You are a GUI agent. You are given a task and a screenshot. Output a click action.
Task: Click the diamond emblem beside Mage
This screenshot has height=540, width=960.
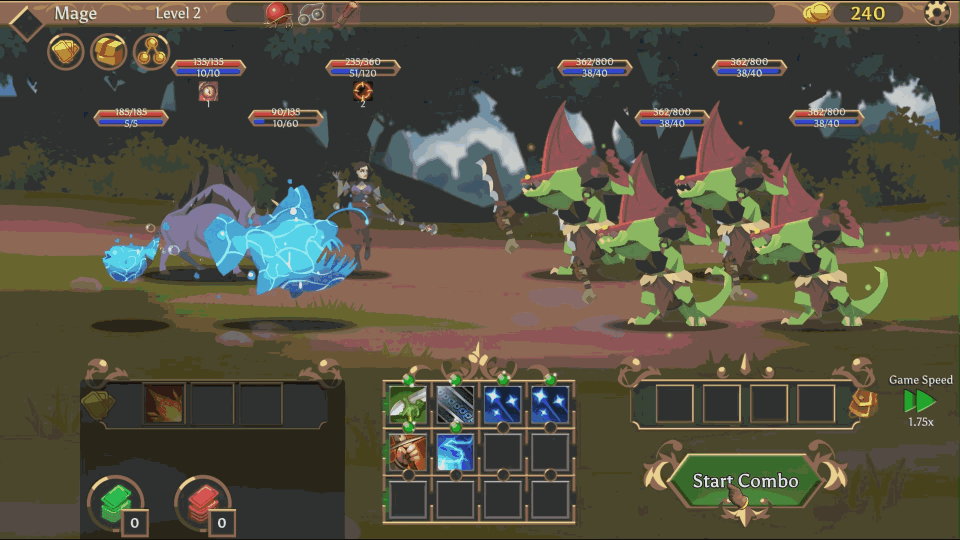point(25,22)
